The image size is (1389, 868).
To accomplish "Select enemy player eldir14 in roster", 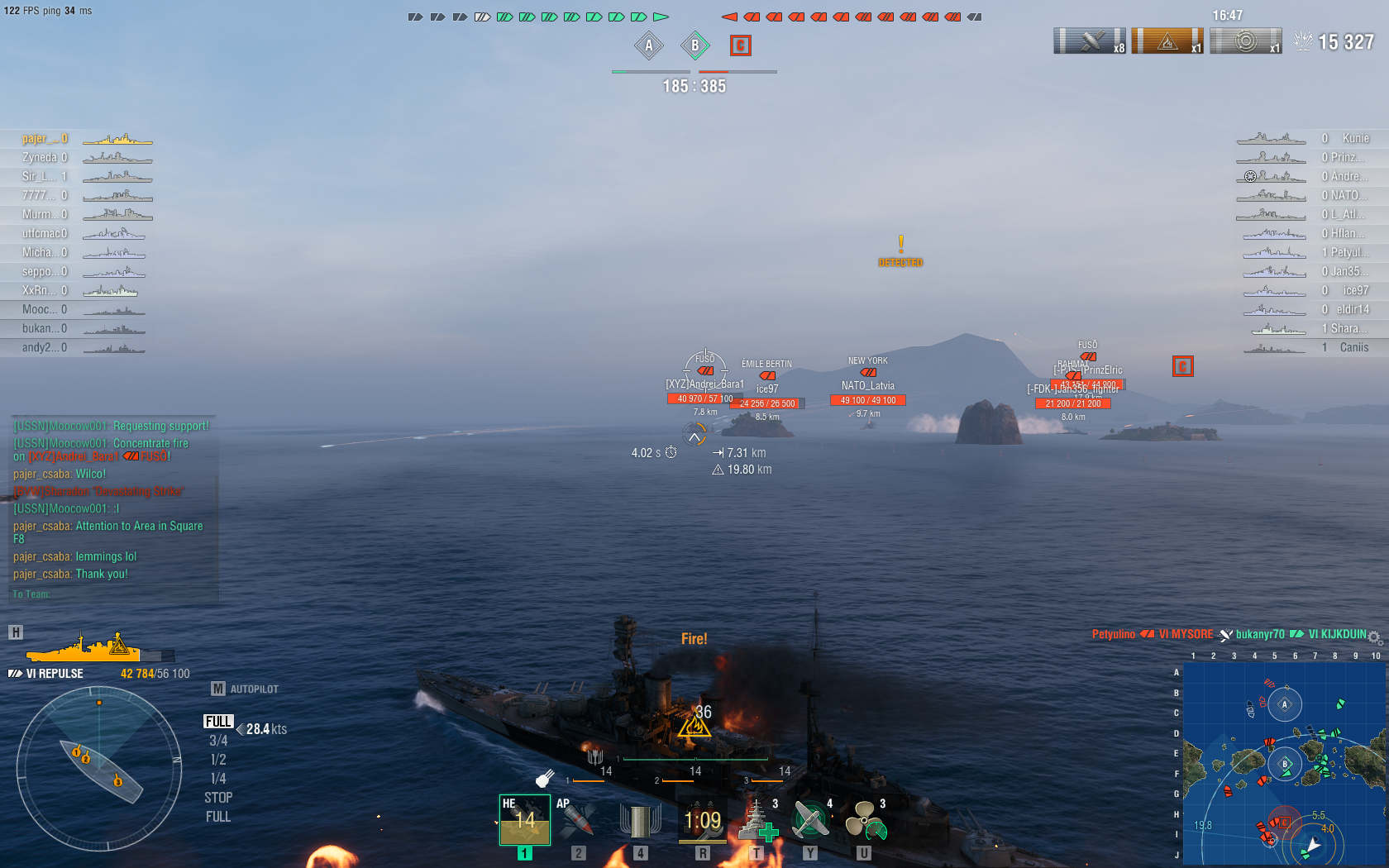I will (x=1353, y=309).
